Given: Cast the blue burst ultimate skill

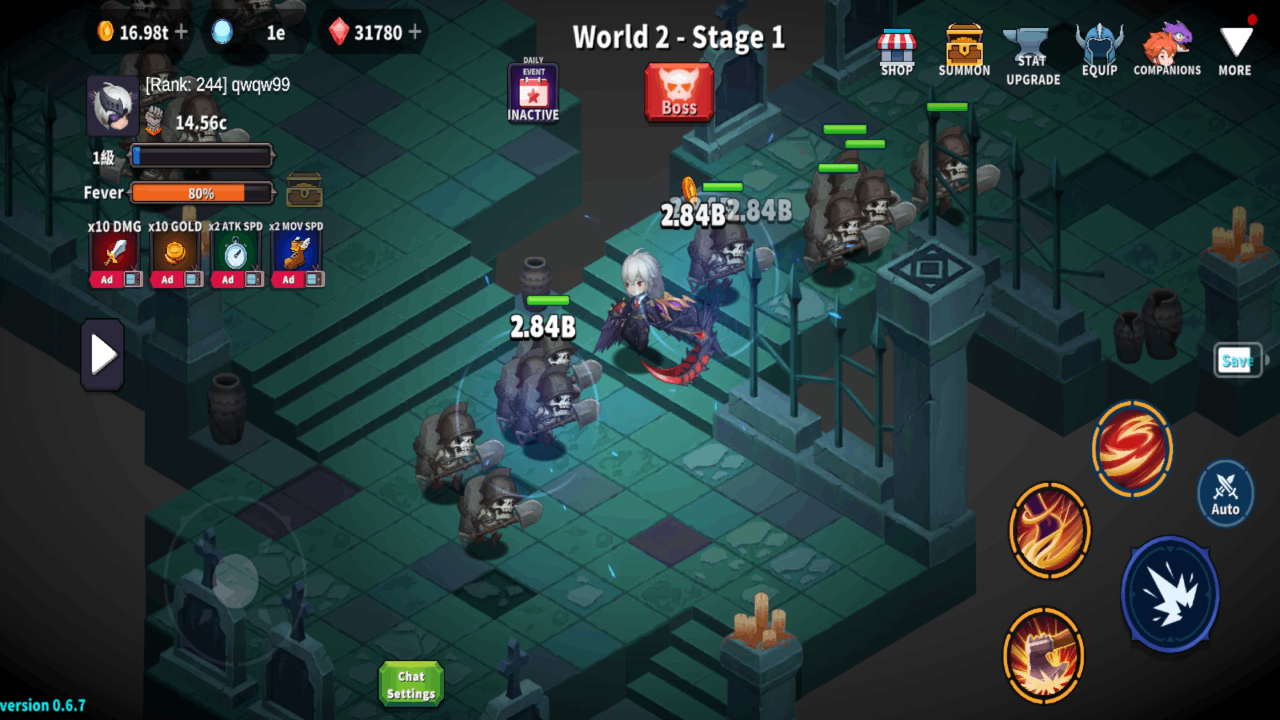Looking at the screenshot, I should 1169,594.
